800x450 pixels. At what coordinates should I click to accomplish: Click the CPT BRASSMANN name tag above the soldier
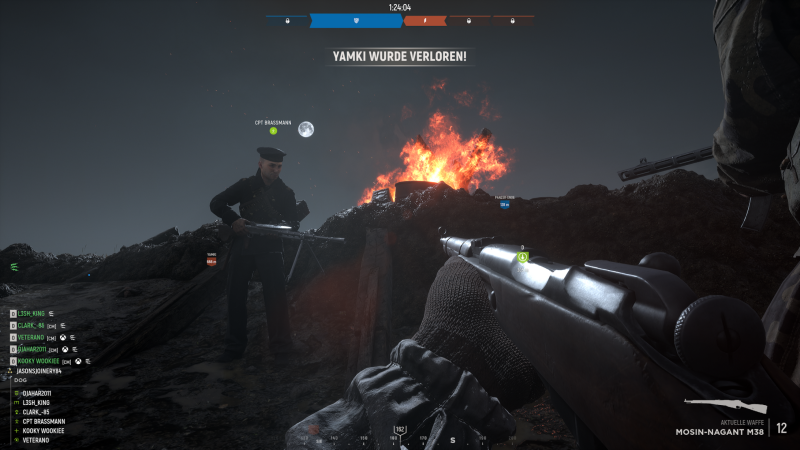[x=272, y=123]
